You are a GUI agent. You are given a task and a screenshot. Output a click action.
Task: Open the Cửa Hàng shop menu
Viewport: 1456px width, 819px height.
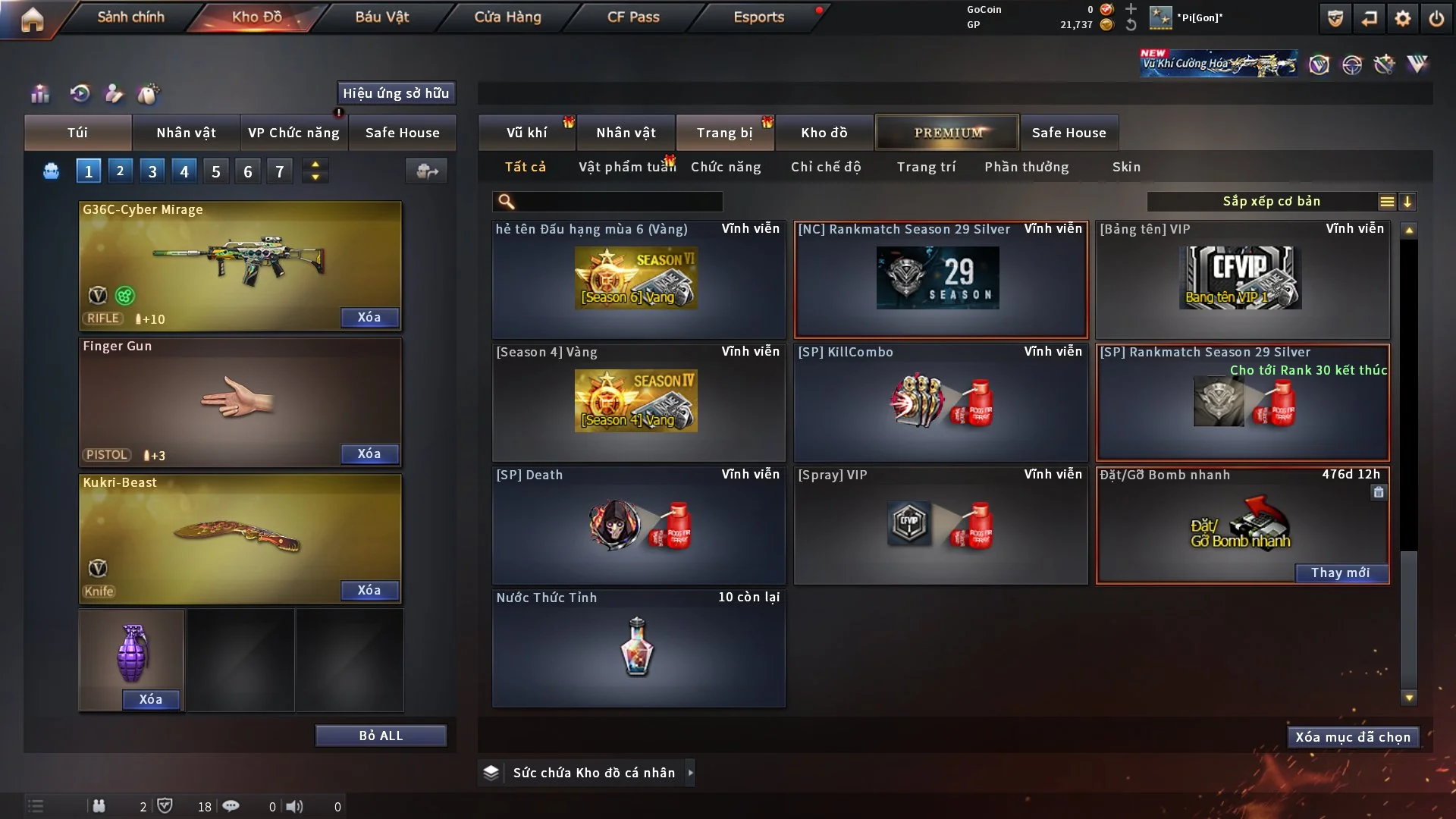click(x=507, y=17)
